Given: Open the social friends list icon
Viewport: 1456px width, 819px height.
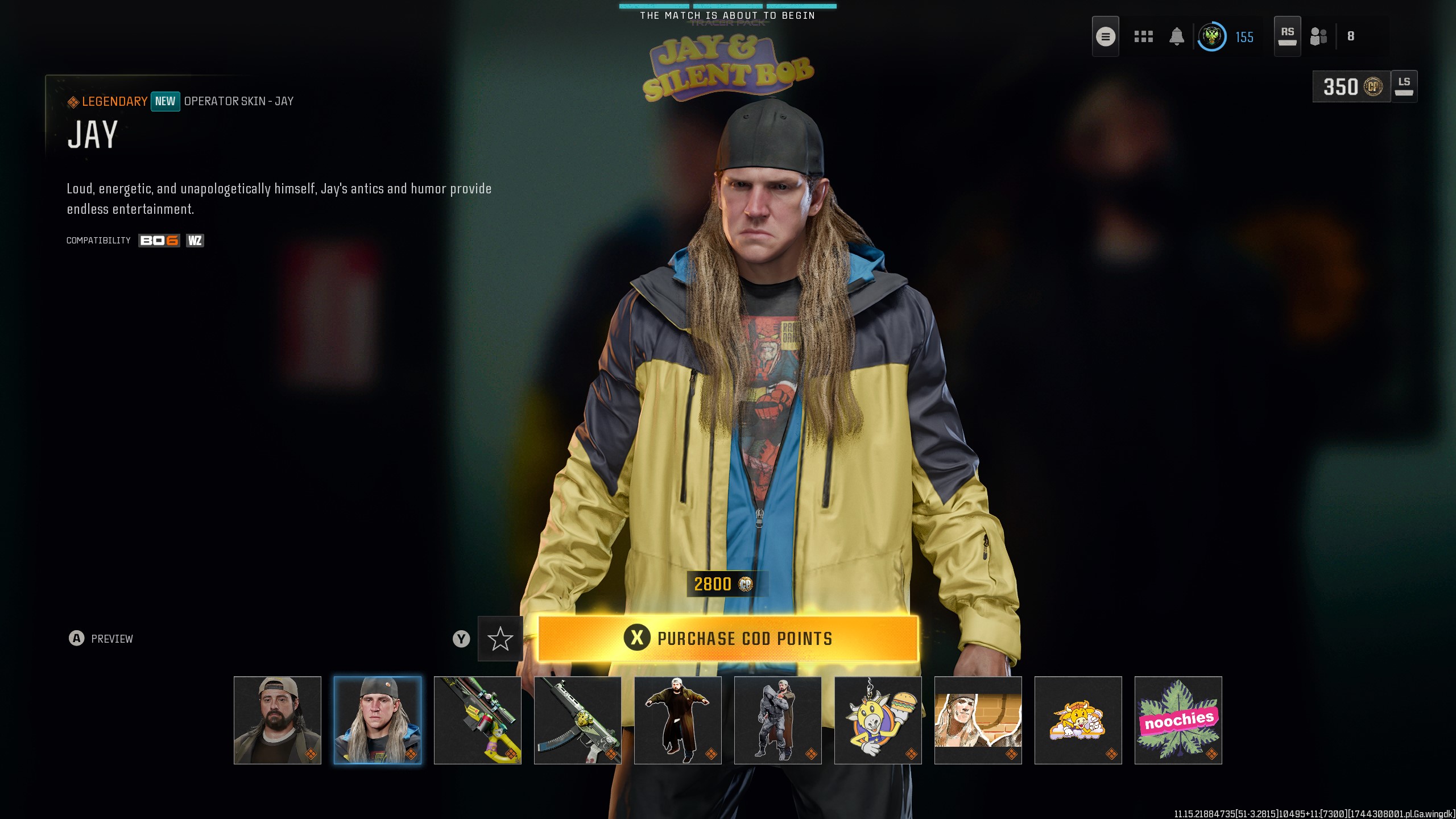Looking at the screenshot, I should pos(1318,37).
